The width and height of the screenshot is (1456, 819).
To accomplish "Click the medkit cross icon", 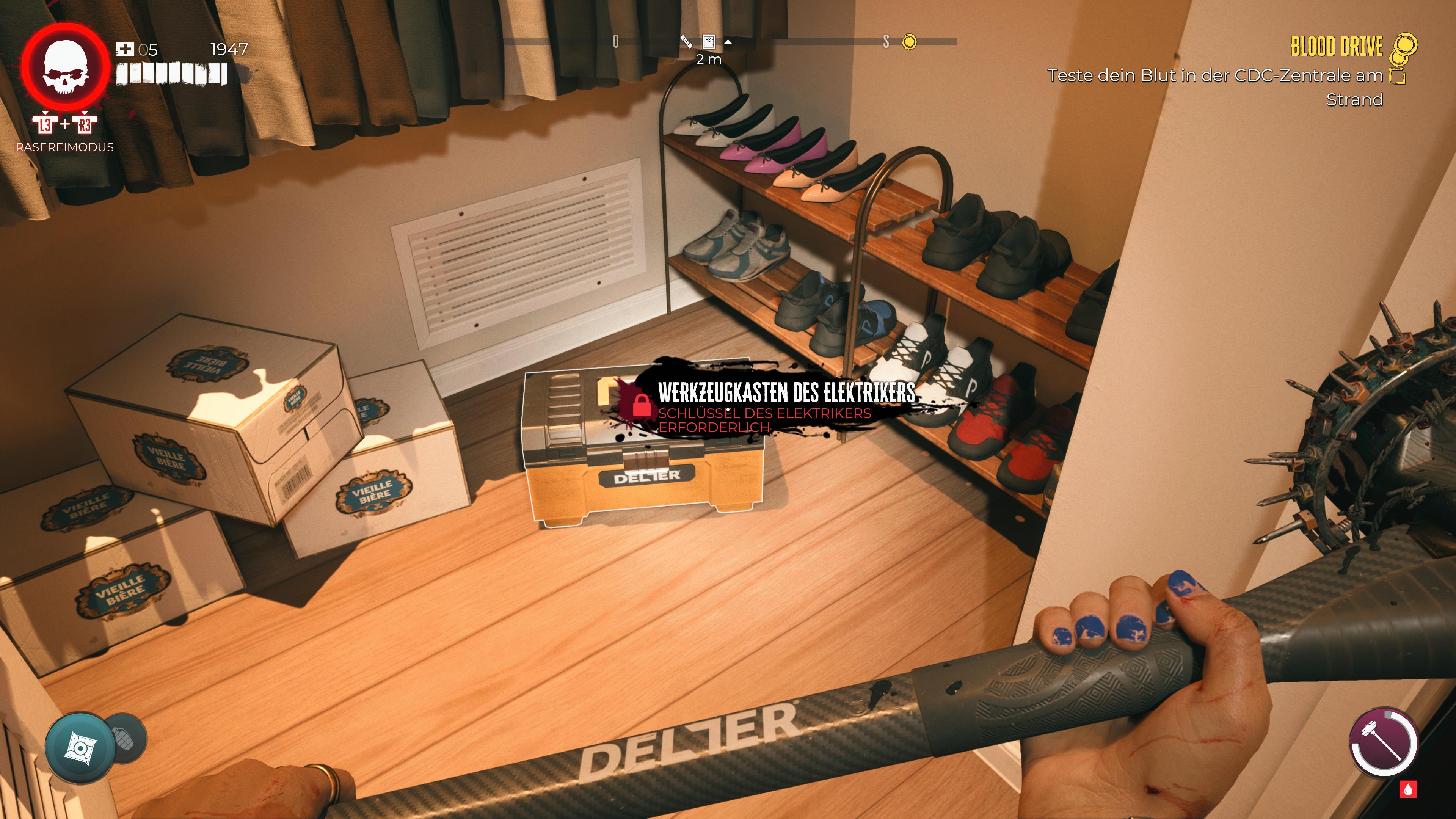I will point(124,50).
